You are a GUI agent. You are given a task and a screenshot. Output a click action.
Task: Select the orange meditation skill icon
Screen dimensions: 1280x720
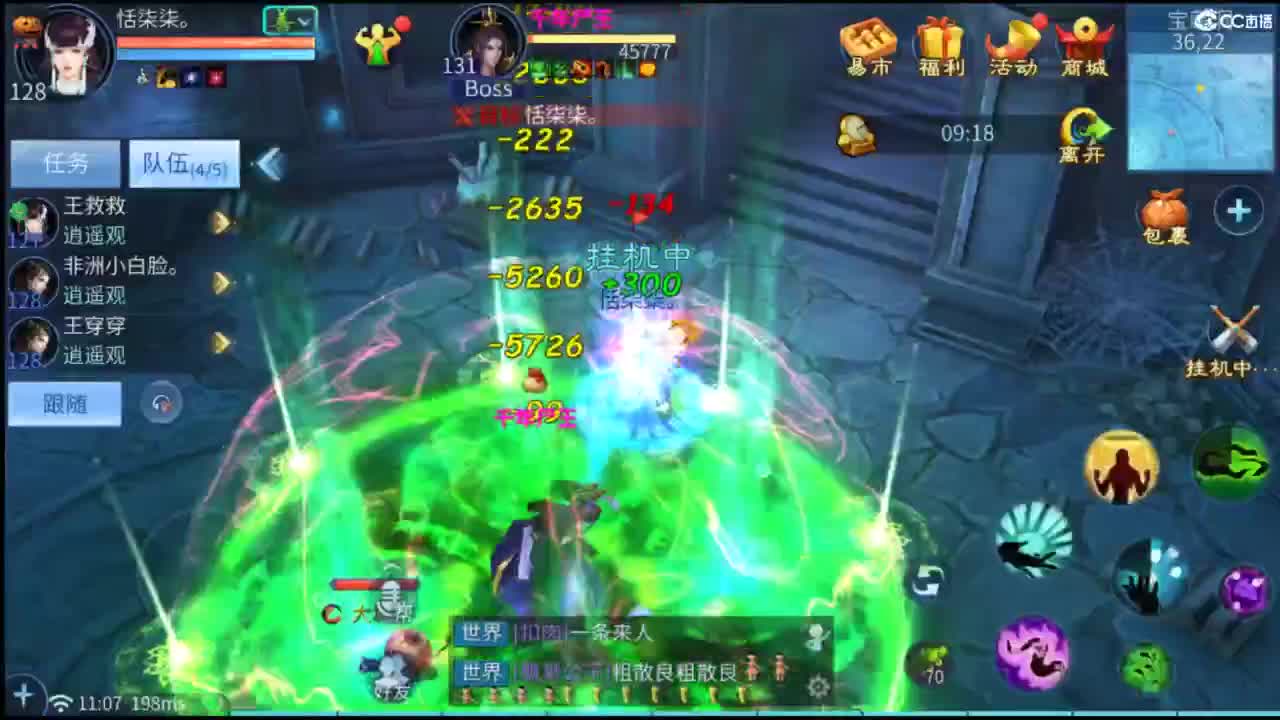tap(1120, 466)
